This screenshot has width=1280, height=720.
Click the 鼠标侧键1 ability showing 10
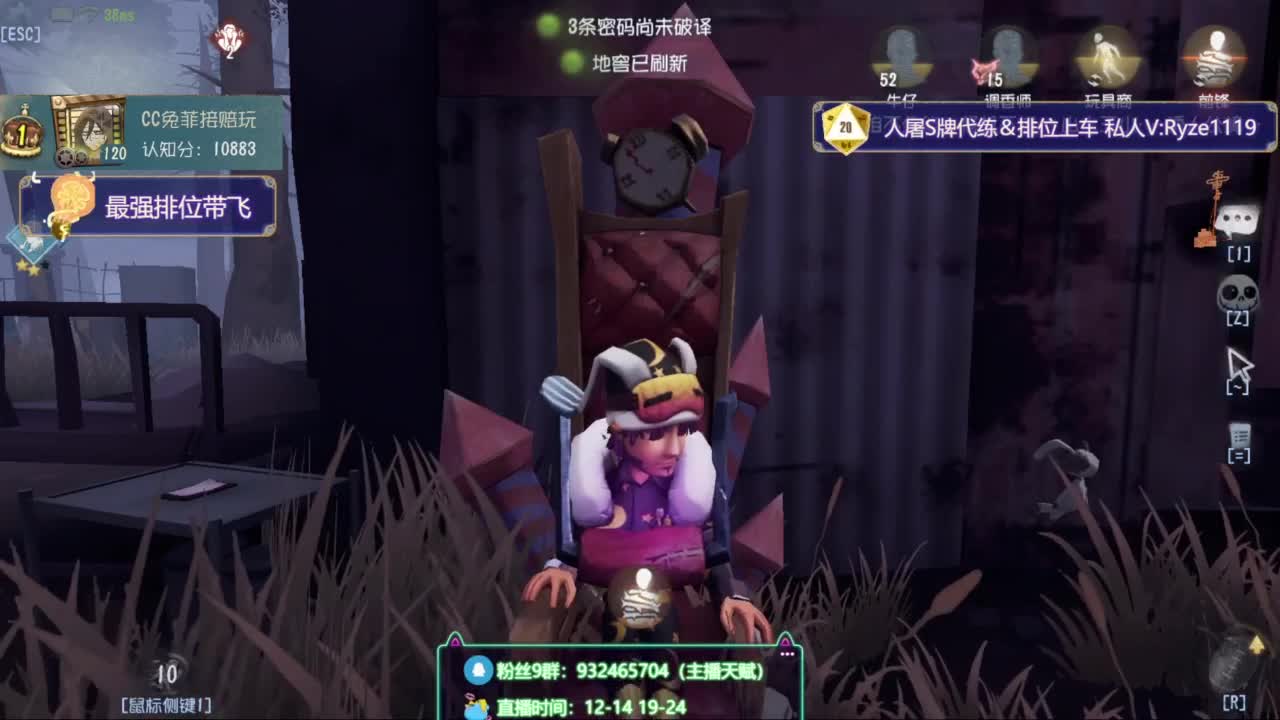click(x=170, y=675)
